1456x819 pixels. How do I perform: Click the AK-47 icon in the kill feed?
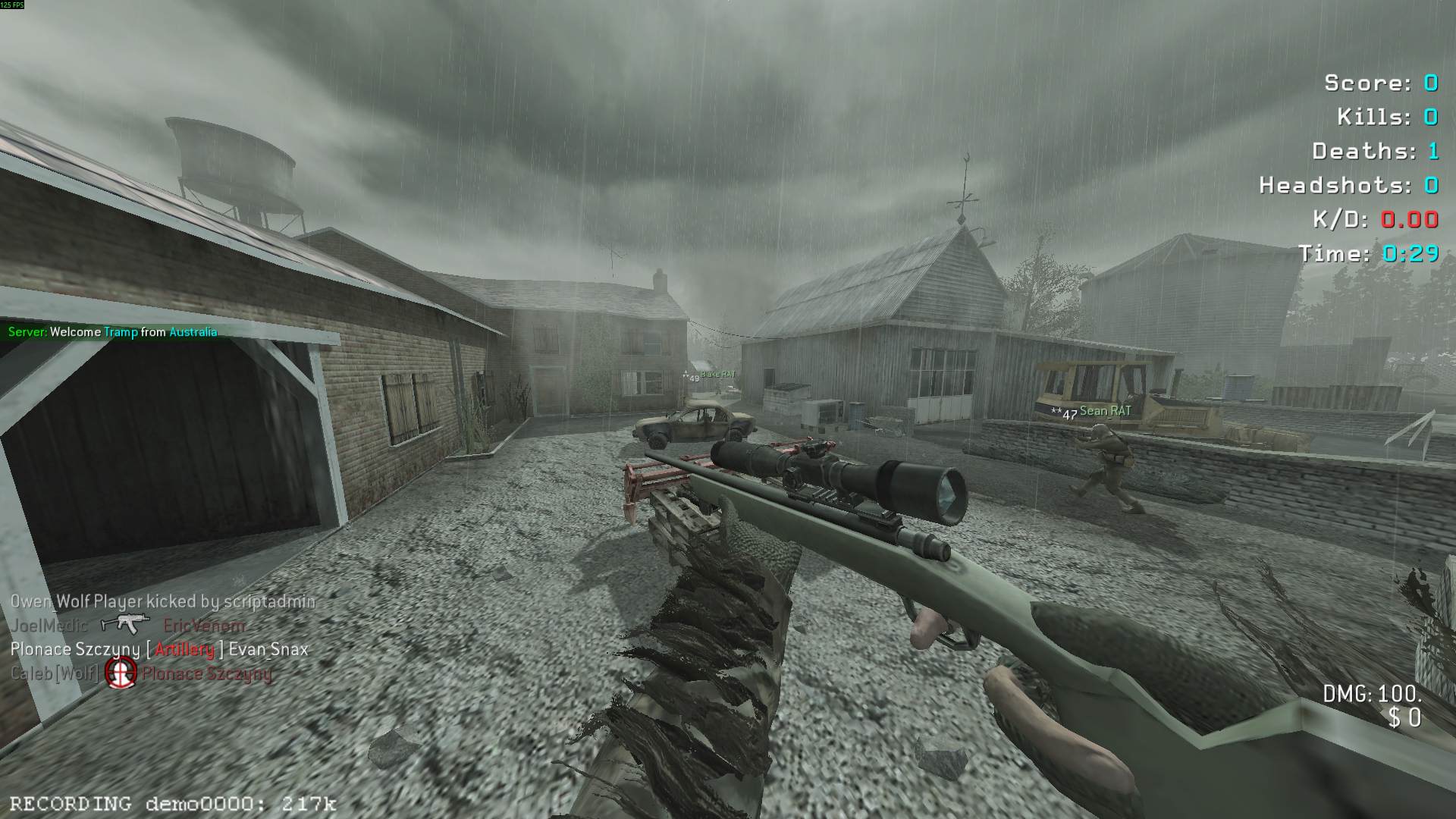point(125,624)
